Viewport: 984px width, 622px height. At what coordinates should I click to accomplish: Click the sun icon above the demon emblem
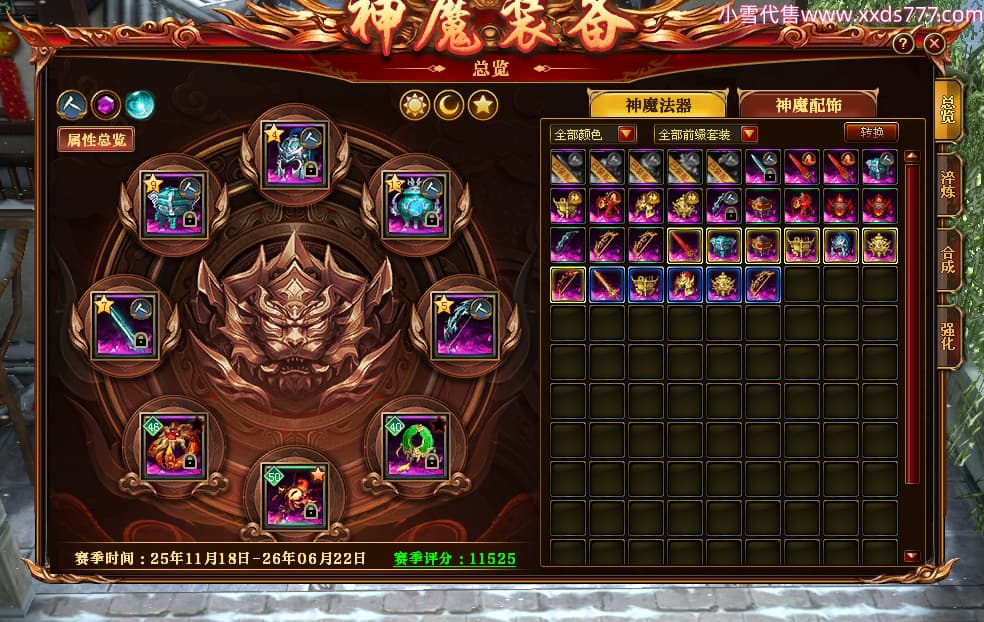pos(414,105)
